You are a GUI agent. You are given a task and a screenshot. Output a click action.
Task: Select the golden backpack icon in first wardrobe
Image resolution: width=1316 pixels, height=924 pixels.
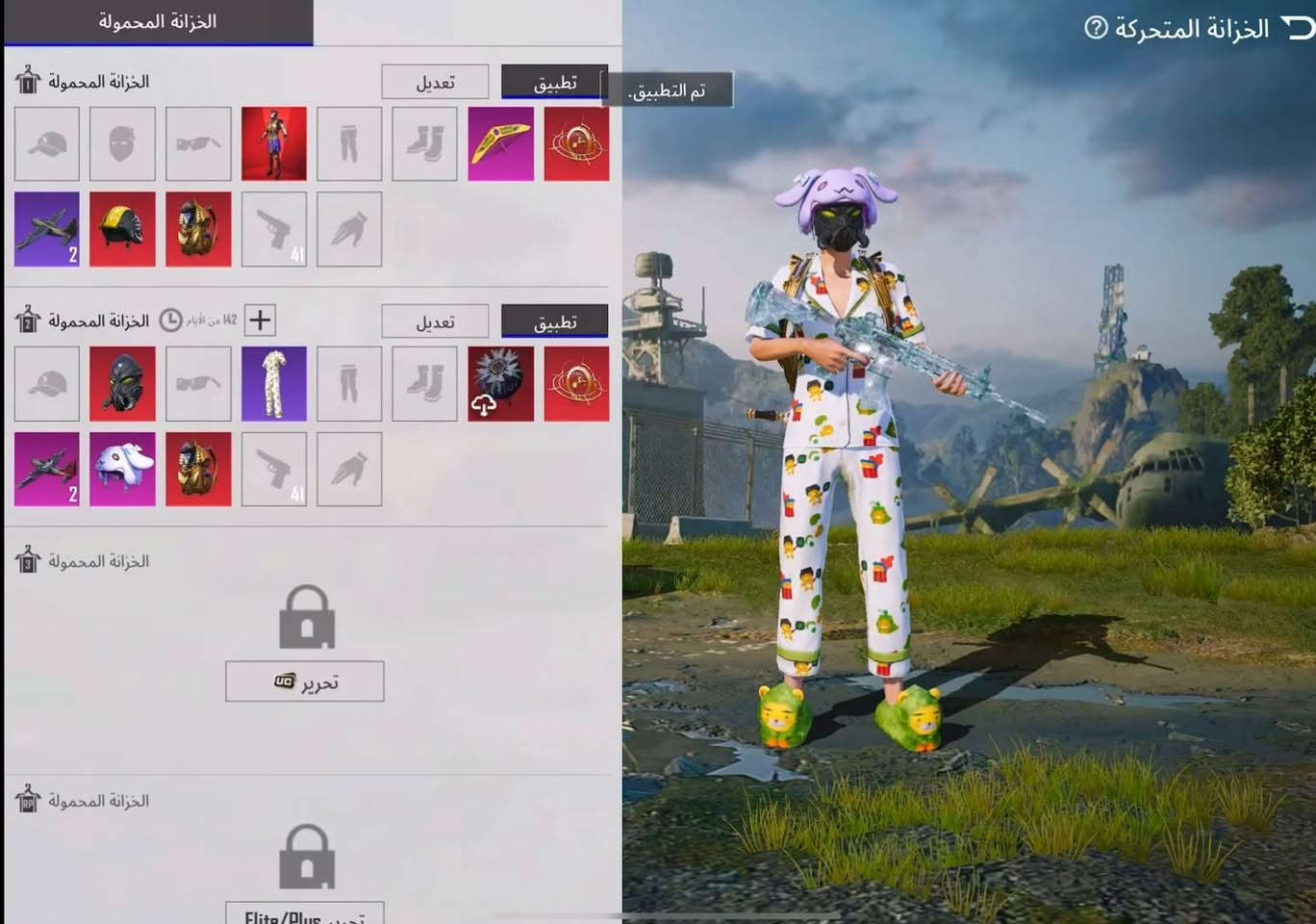pyautogui.click(x=198, y=228)
